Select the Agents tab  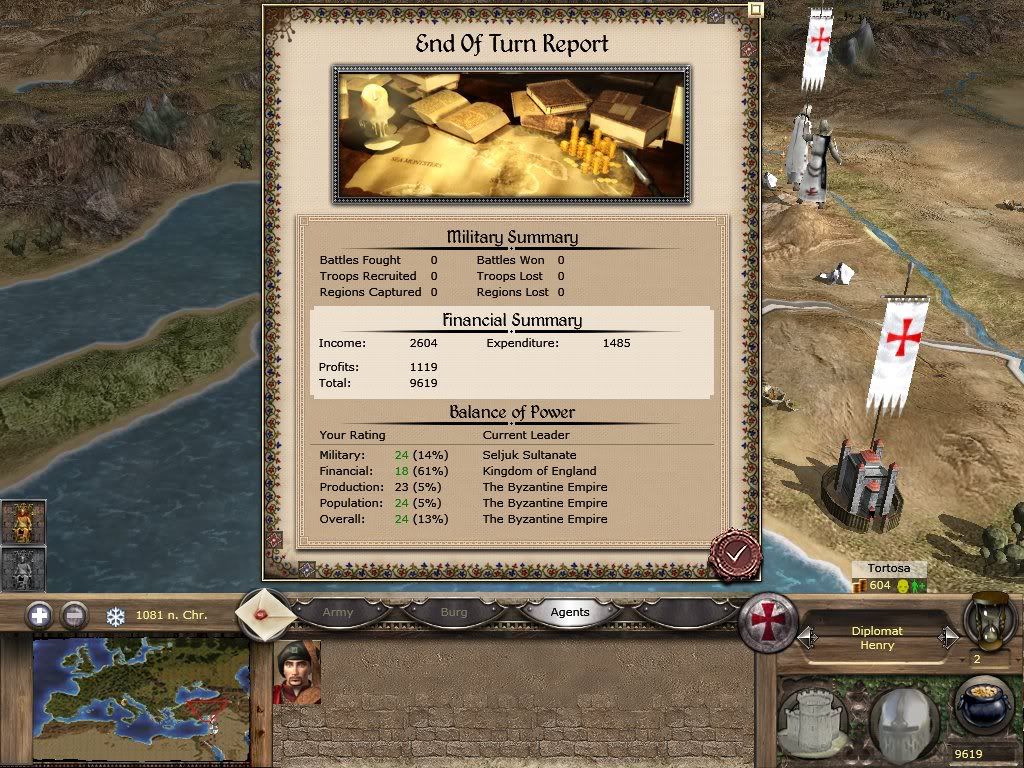tap(570, 612)
